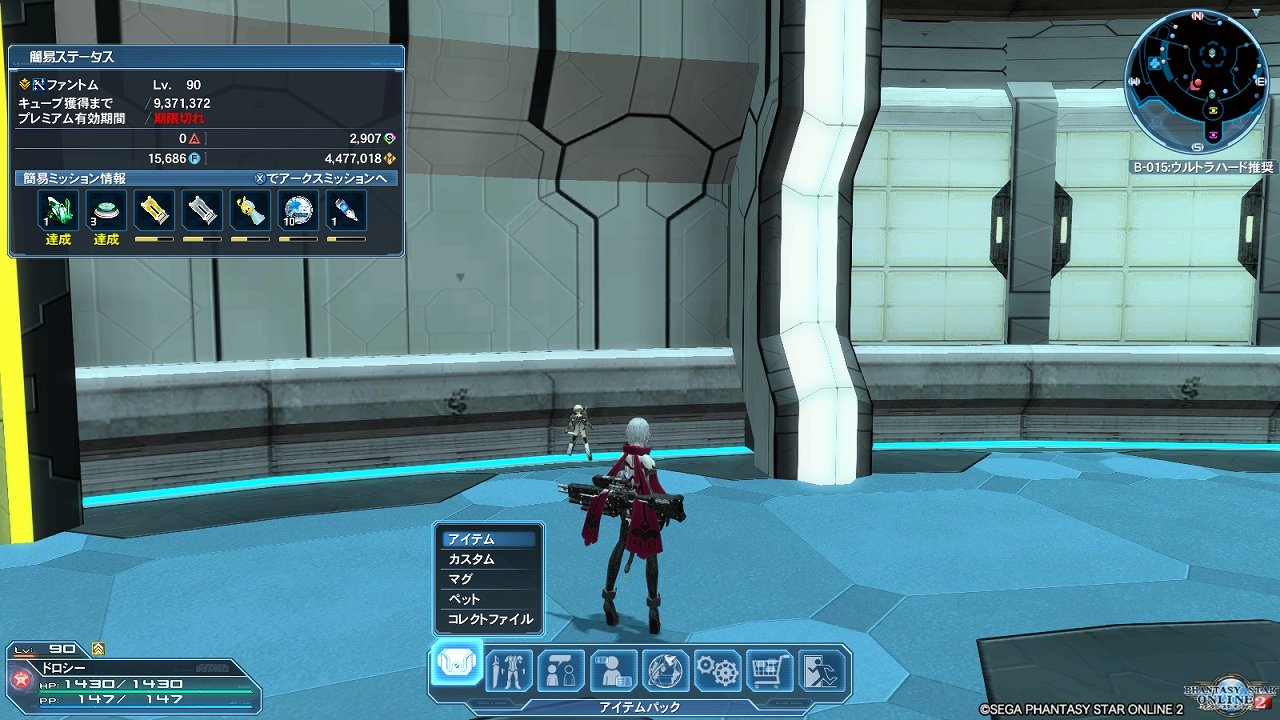
Task: Open system settings with the gears icon
Action: point(718,669)
